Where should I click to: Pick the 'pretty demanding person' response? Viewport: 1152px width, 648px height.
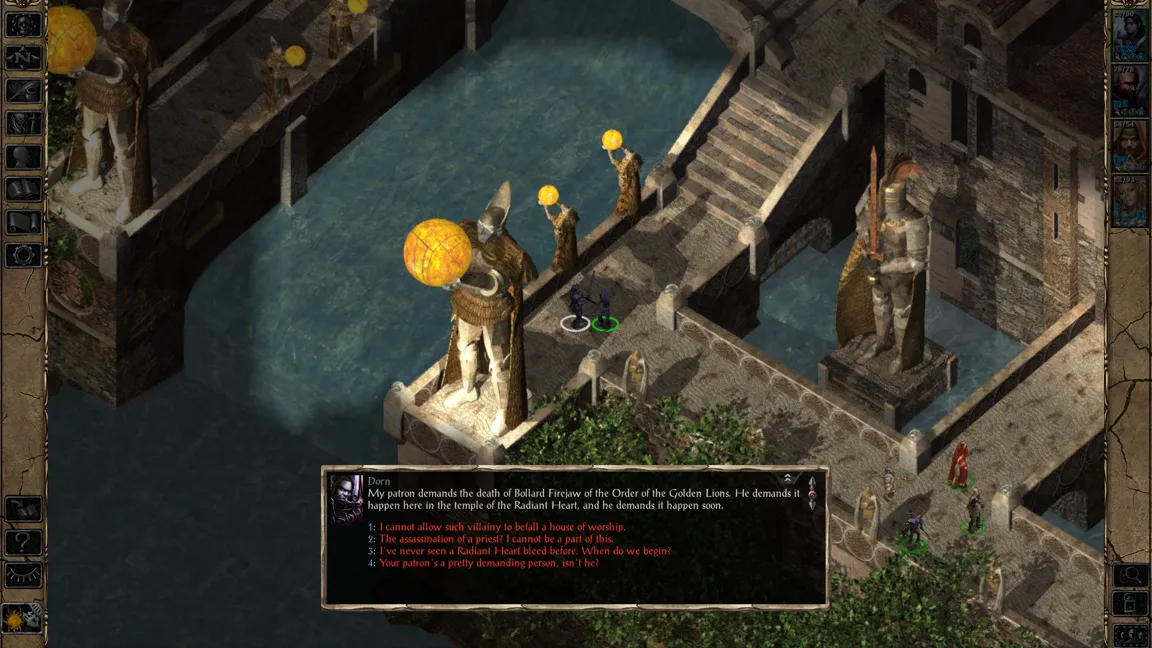tap(488, 563)
